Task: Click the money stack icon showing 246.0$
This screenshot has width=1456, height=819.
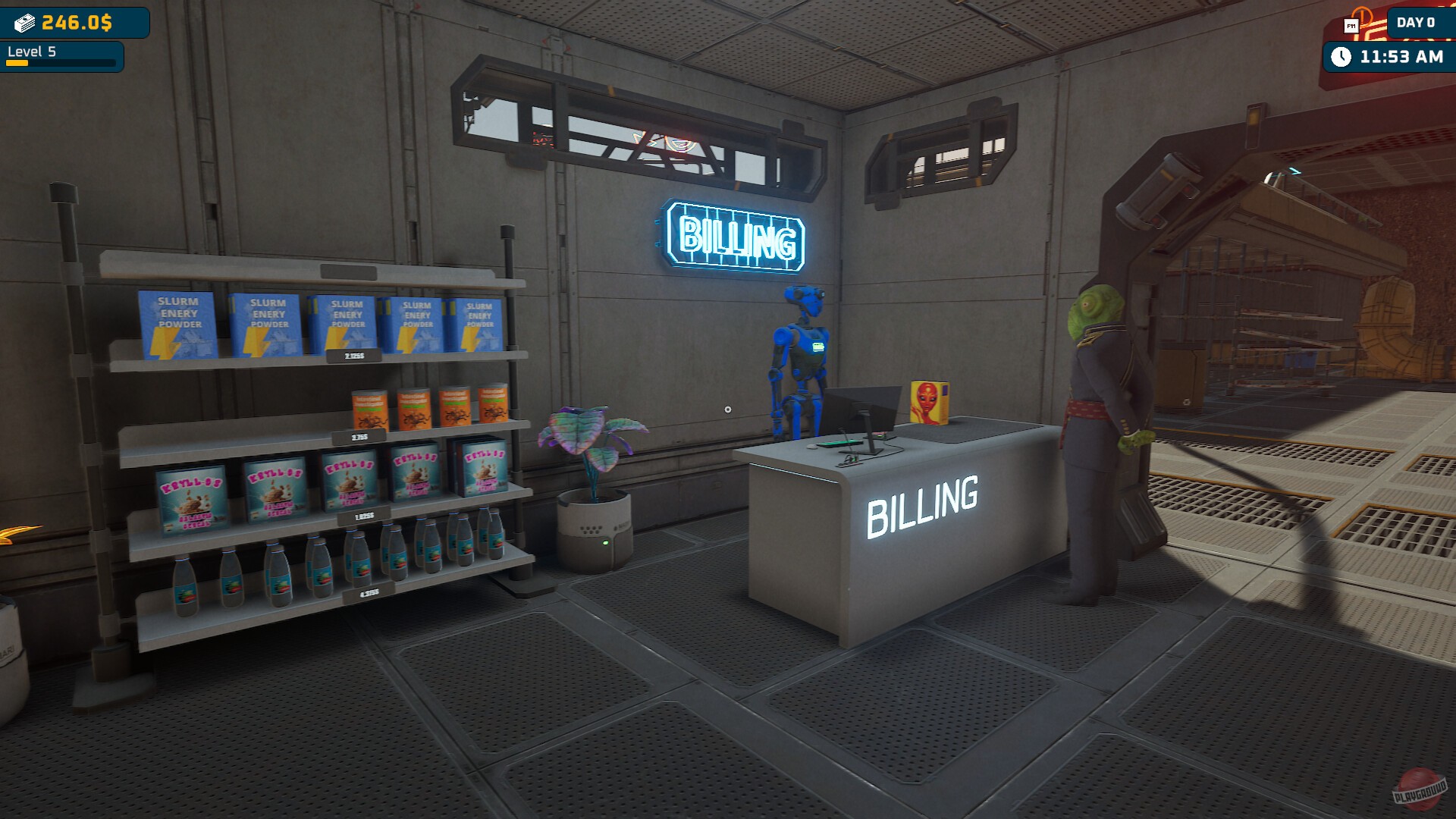Action: [27, 23]
